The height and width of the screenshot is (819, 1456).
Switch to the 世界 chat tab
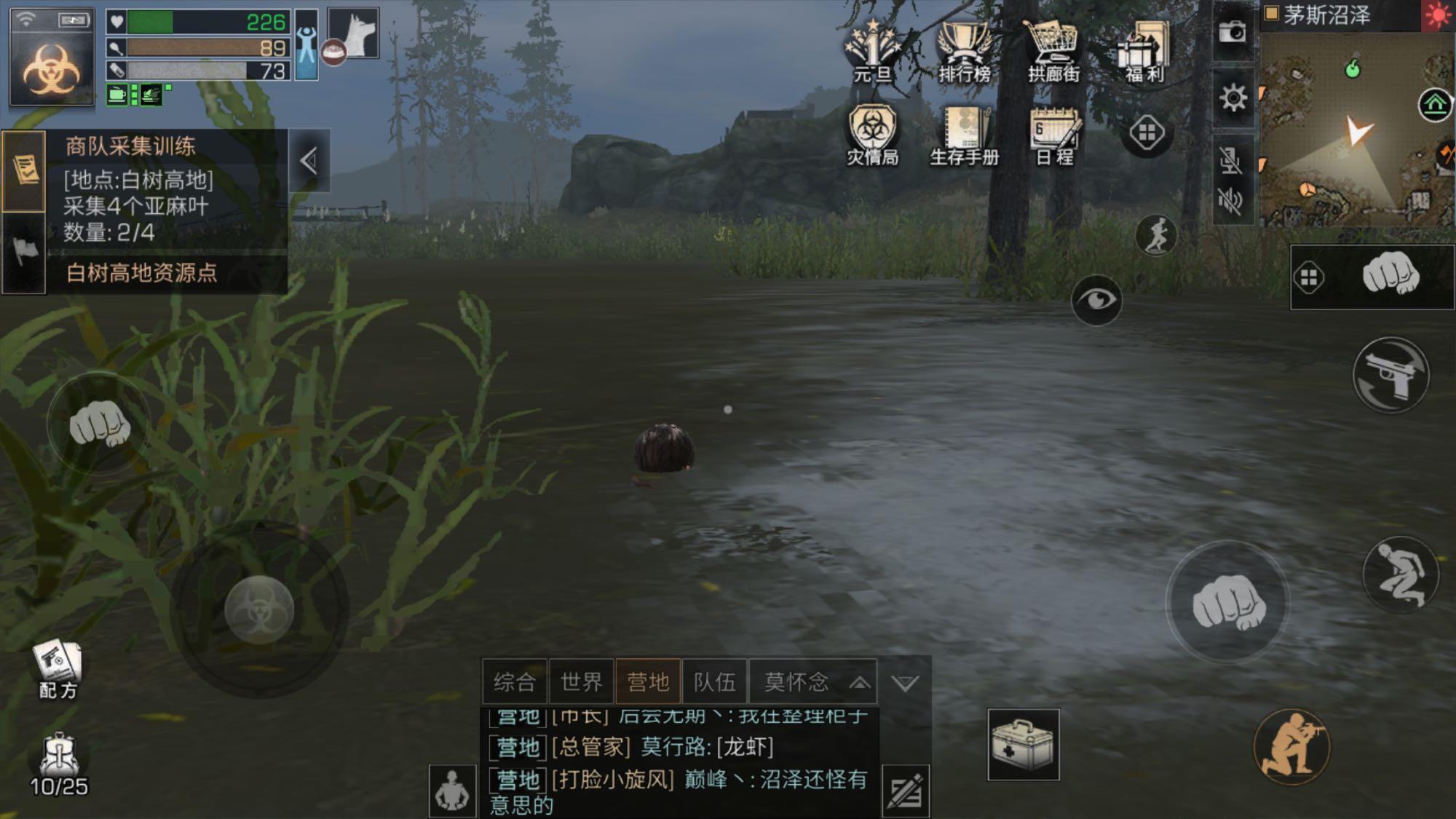(582, 681)
